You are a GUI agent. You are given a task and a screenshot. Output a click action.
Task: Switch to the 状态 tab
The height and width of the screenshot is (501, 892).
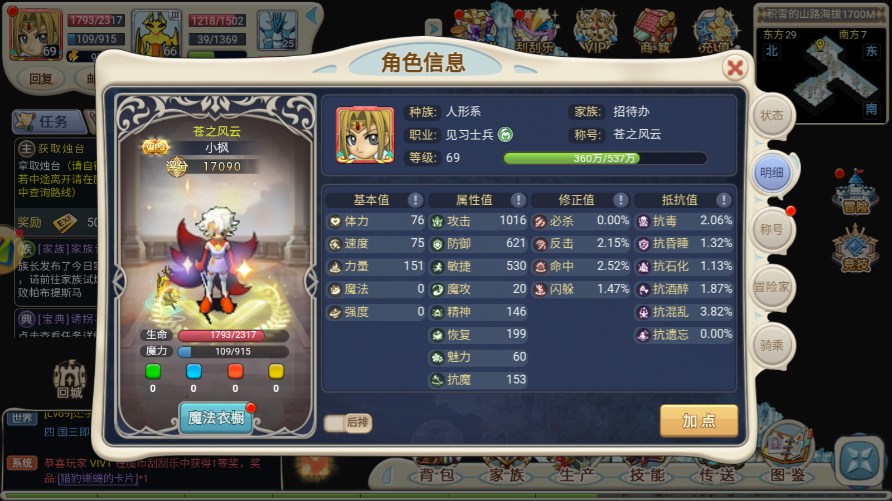(772, 115)
